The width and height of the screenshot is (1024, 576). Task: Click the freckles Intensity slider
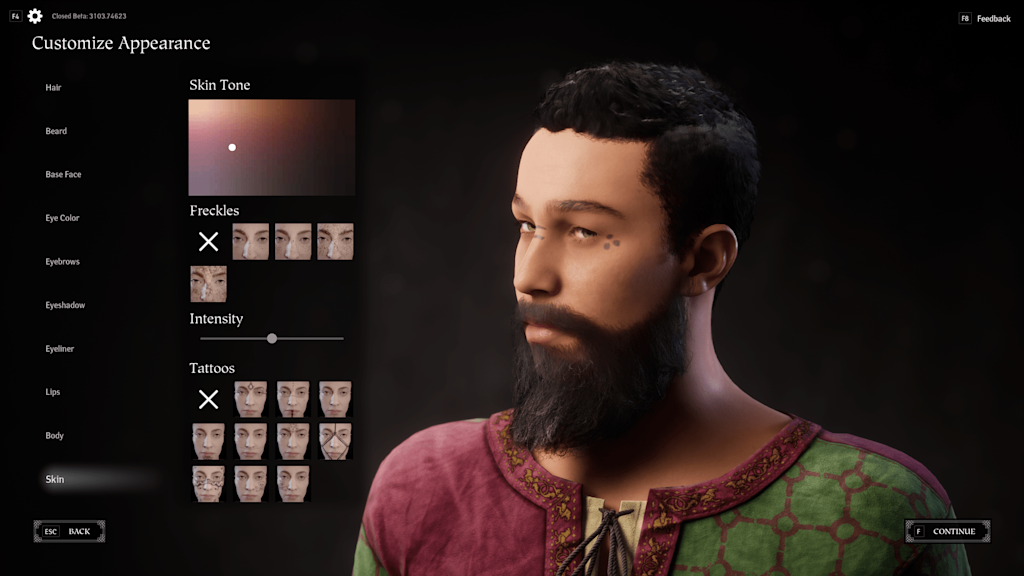tap(272, 339)
